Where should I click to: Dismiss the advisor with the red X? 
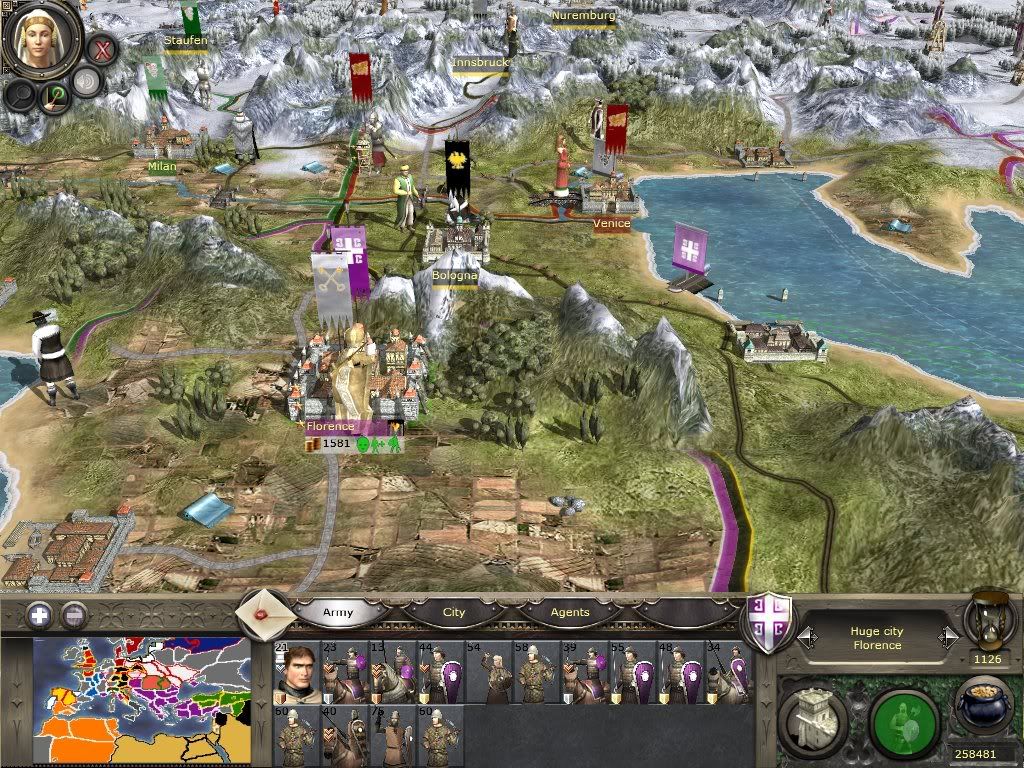[101, 47]
